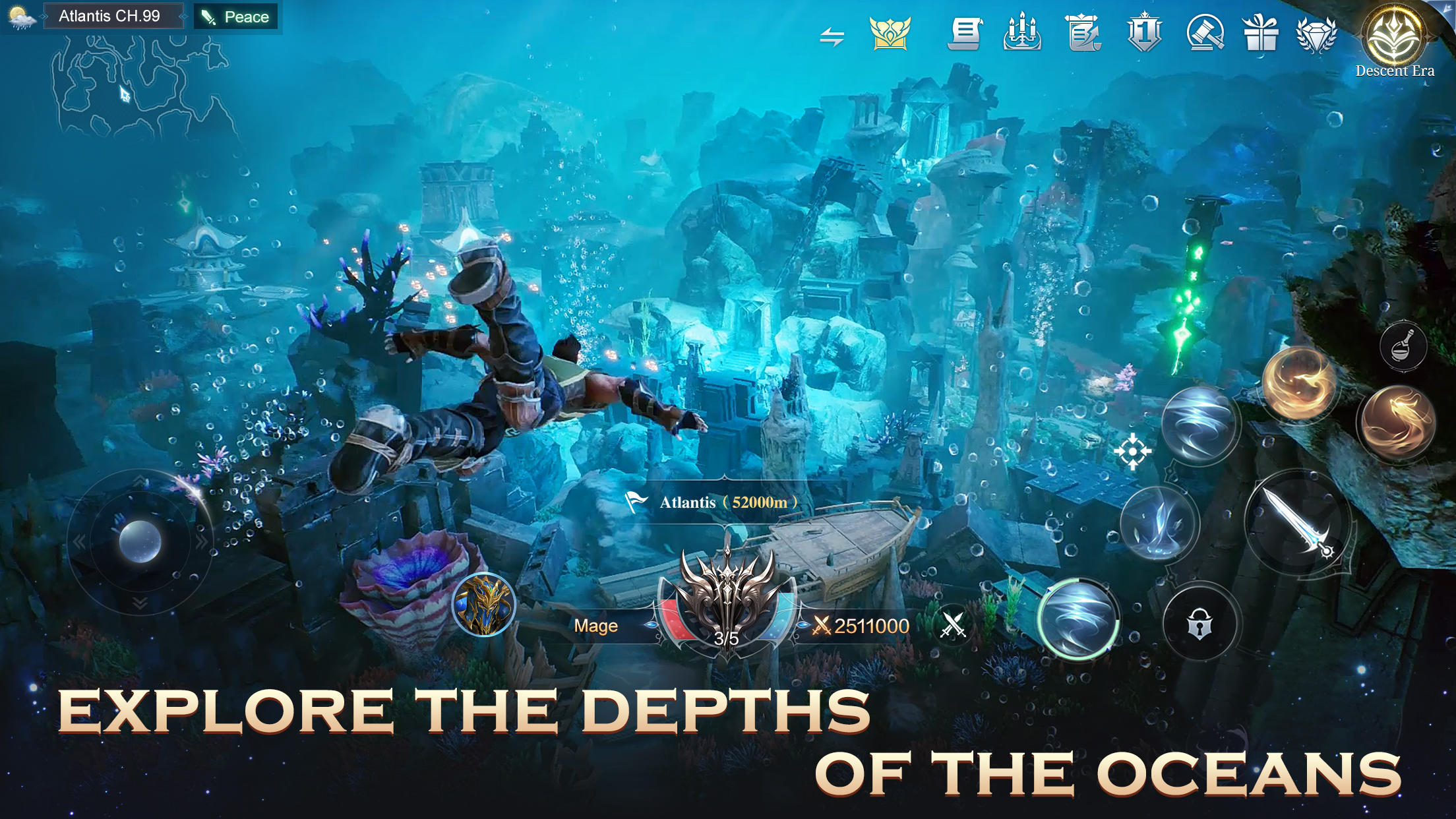Open the weather icon beside channel name
The image size is (1456, 819).
(20, 16)
